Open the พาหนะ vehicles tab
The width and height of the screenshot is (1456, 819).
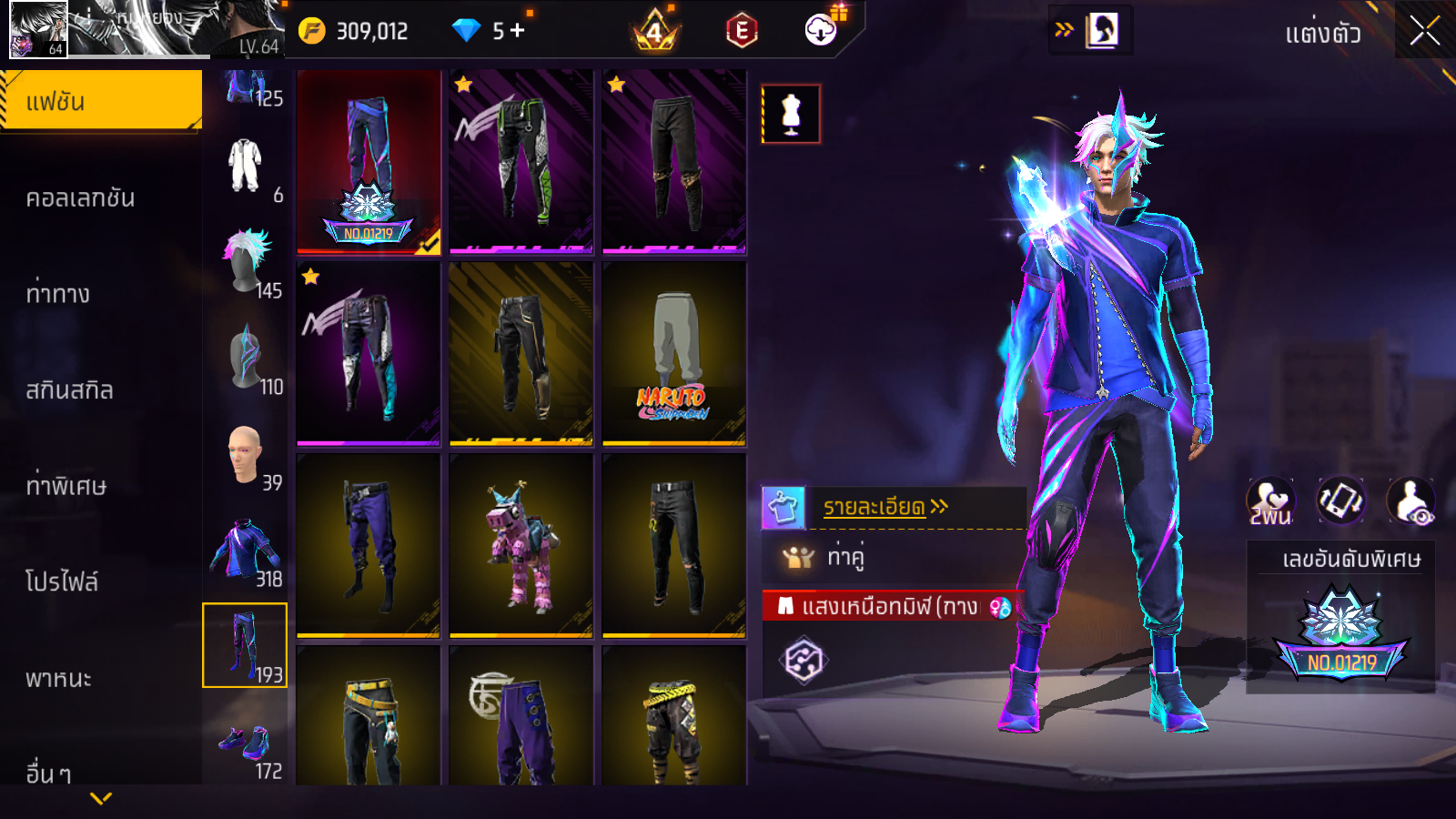point(58,679)
